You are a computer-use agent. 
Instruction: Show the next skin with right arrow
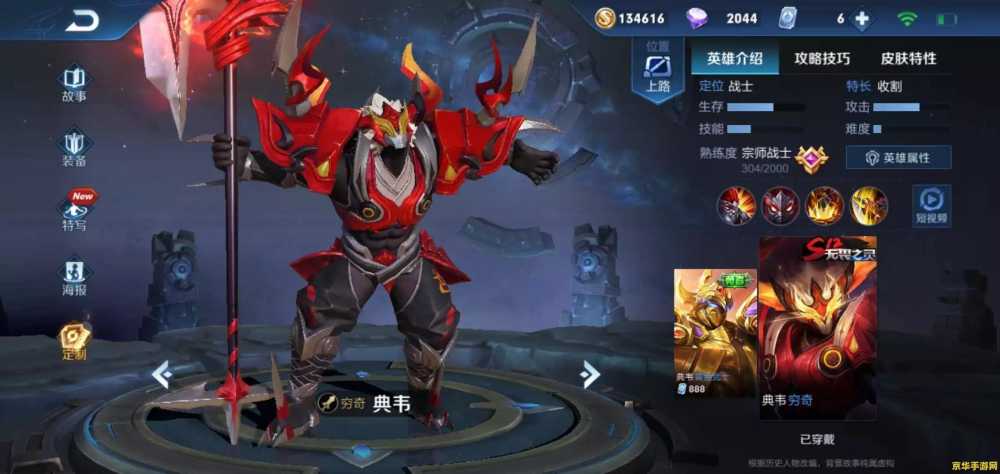click(590, 374)
